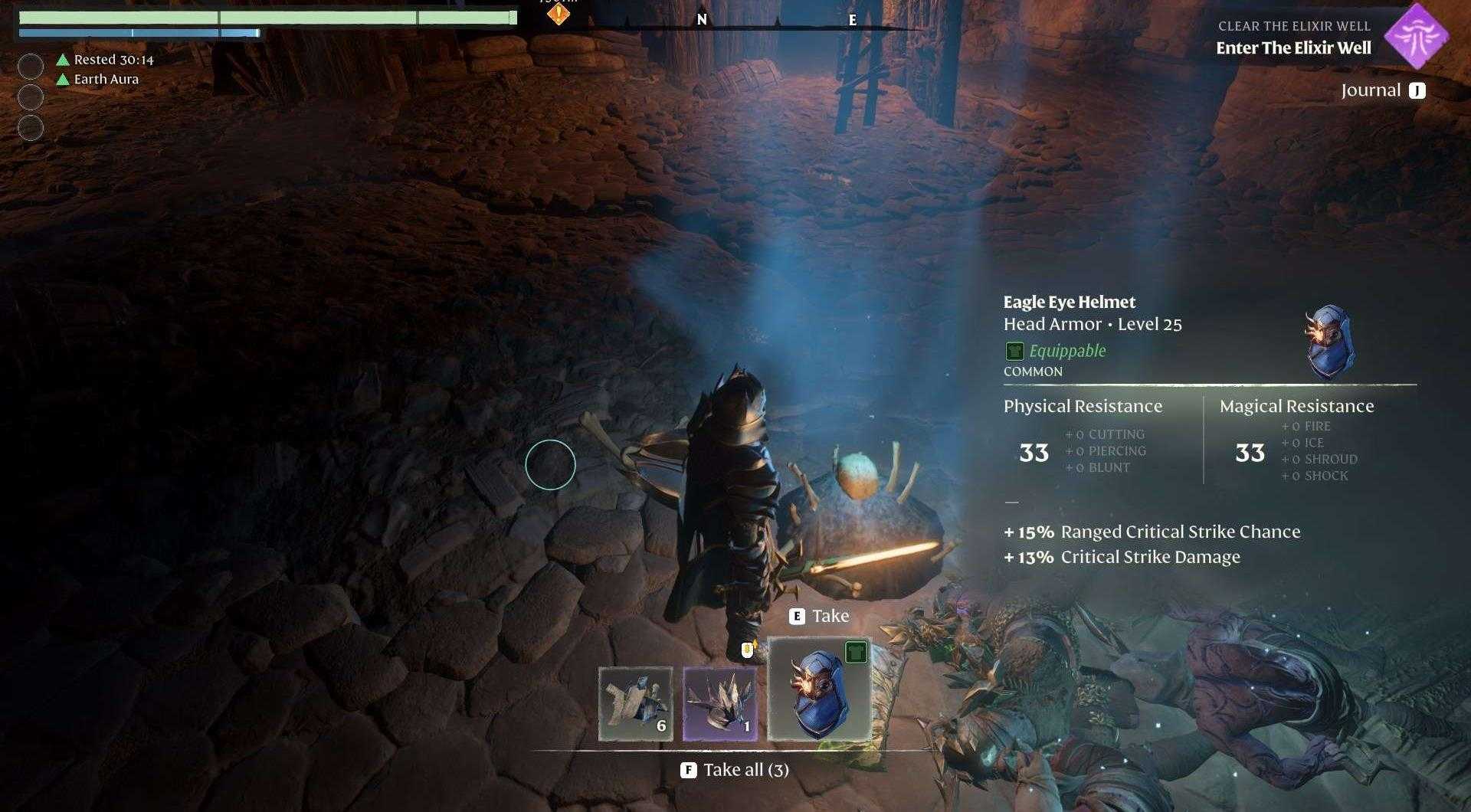The width and height of the screenshot is (1471, 812).
Task: Click the Earth Aura buff icon
Action: 61,79
